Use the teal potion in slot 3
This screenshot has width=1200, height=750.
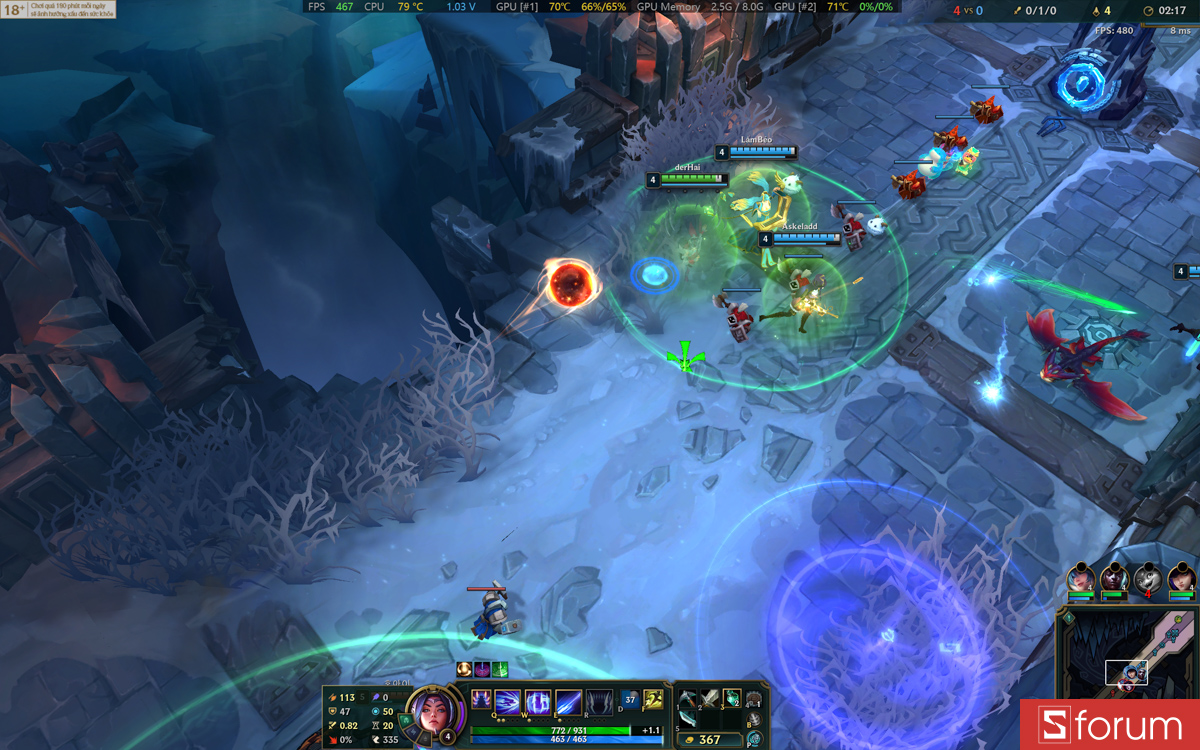pos(731,698)
